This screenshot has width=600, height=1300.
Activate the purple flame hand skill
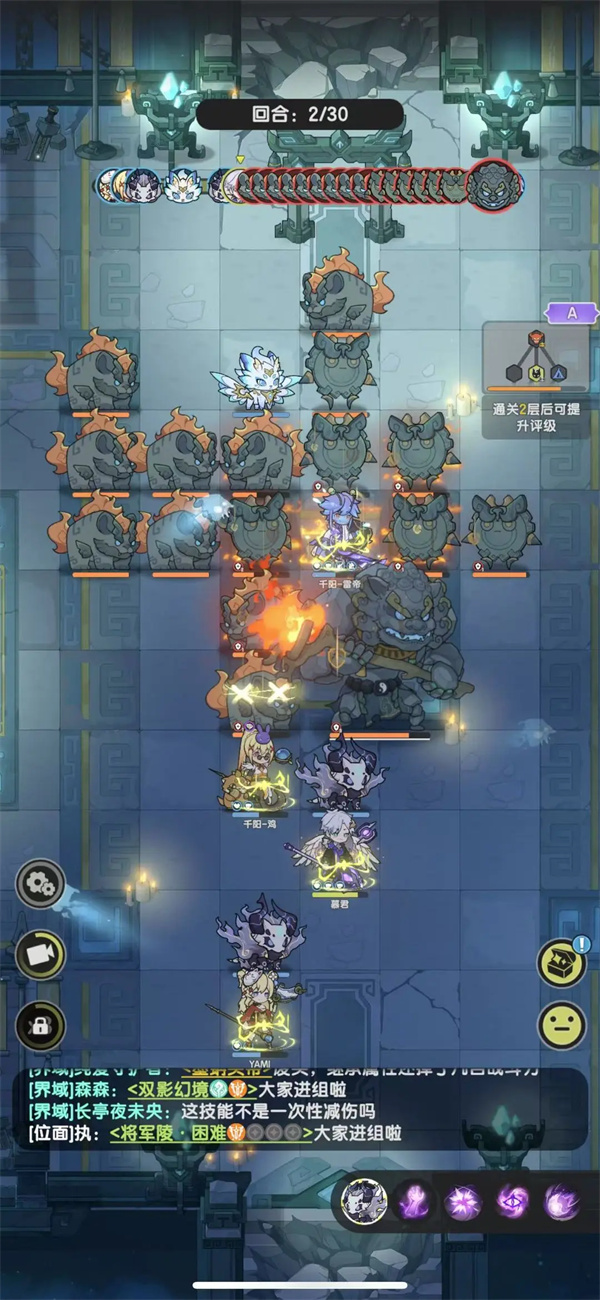point(412,1200)
